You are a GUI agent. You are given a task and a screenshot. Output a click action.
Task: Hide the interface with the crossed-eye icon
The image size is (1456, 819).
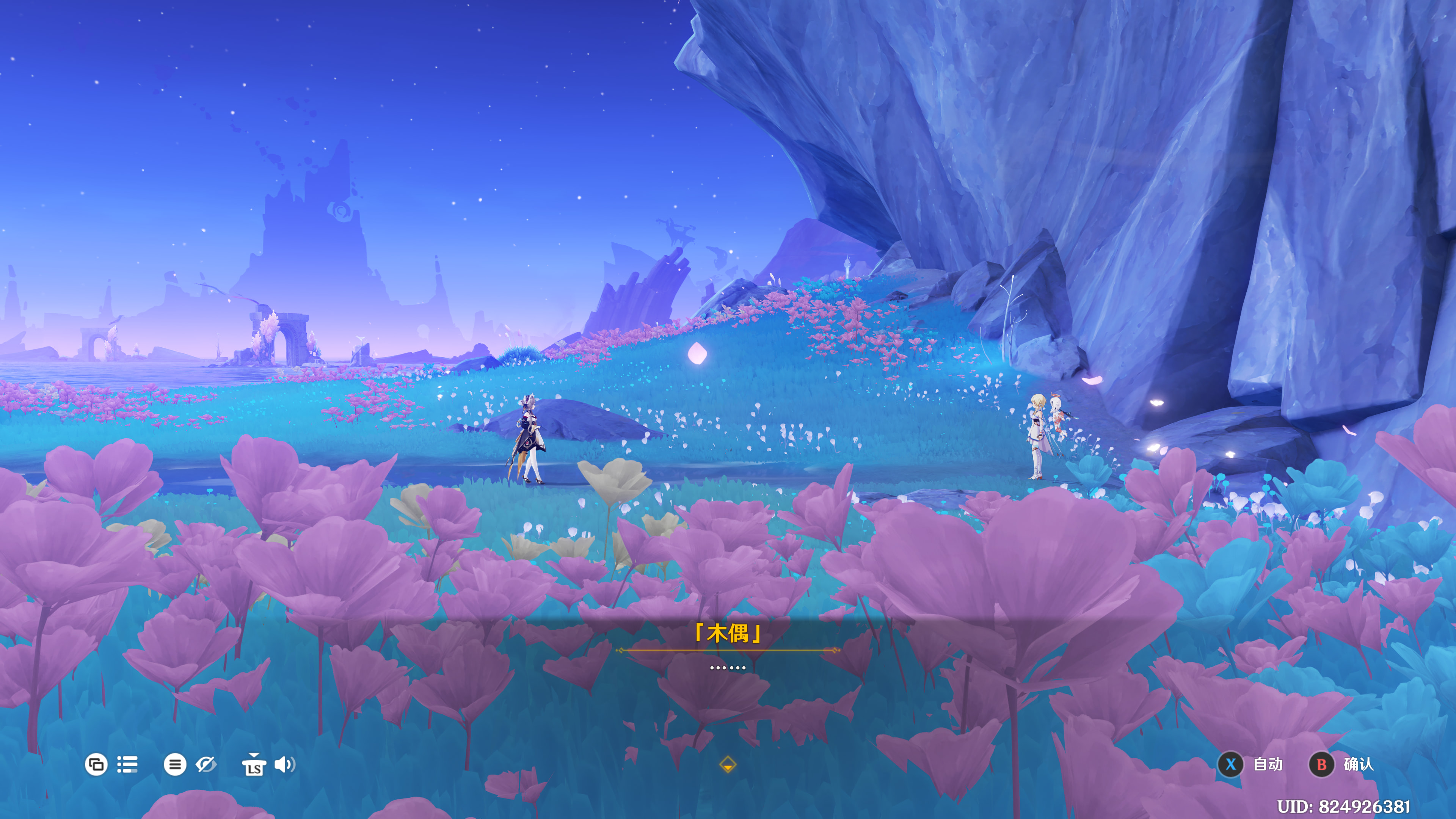click(x=206, y=765)
